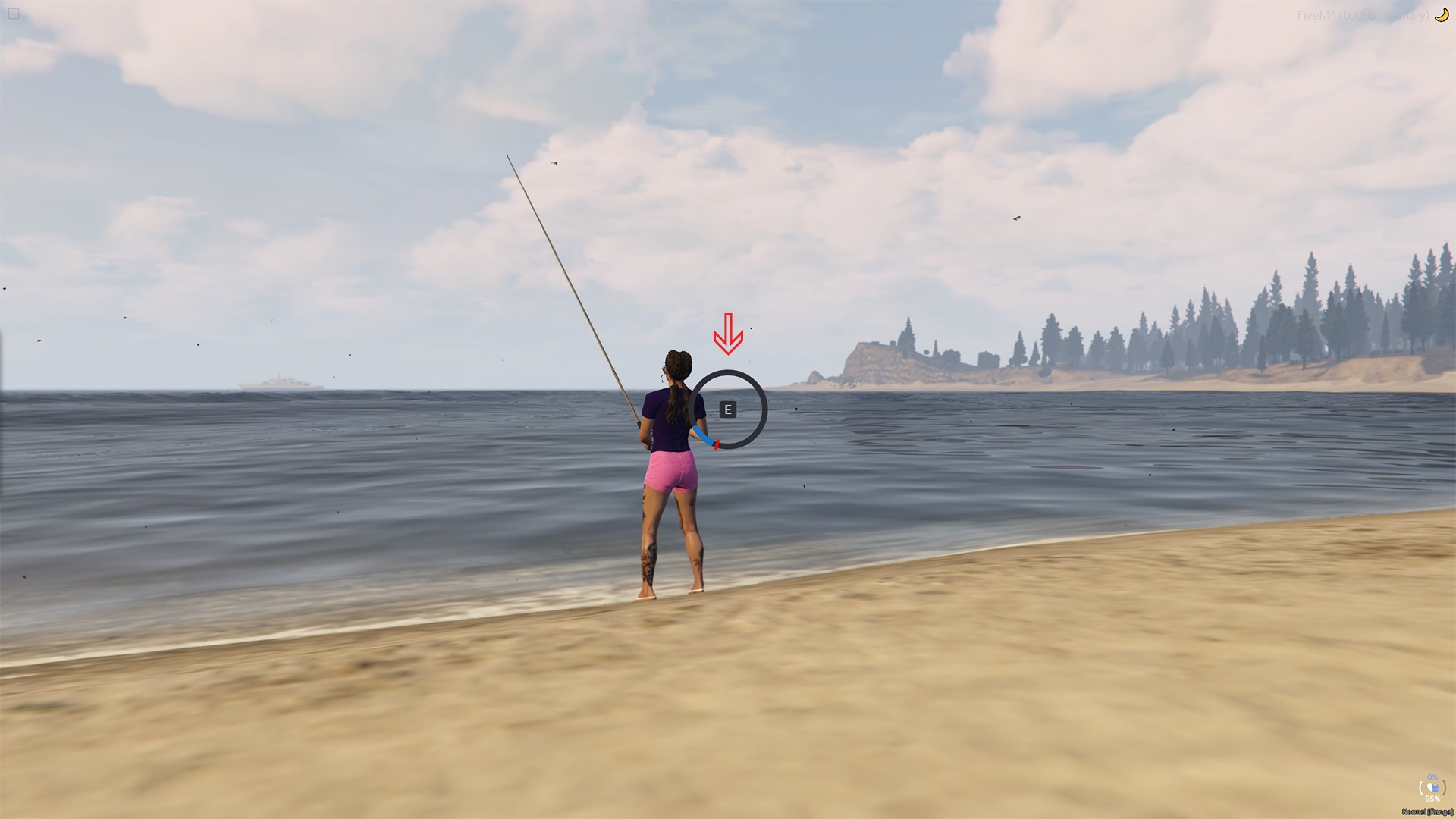Click the yellow crescent moon icon
Viewport: 1456px width, 819px height.
point(1441,14)
